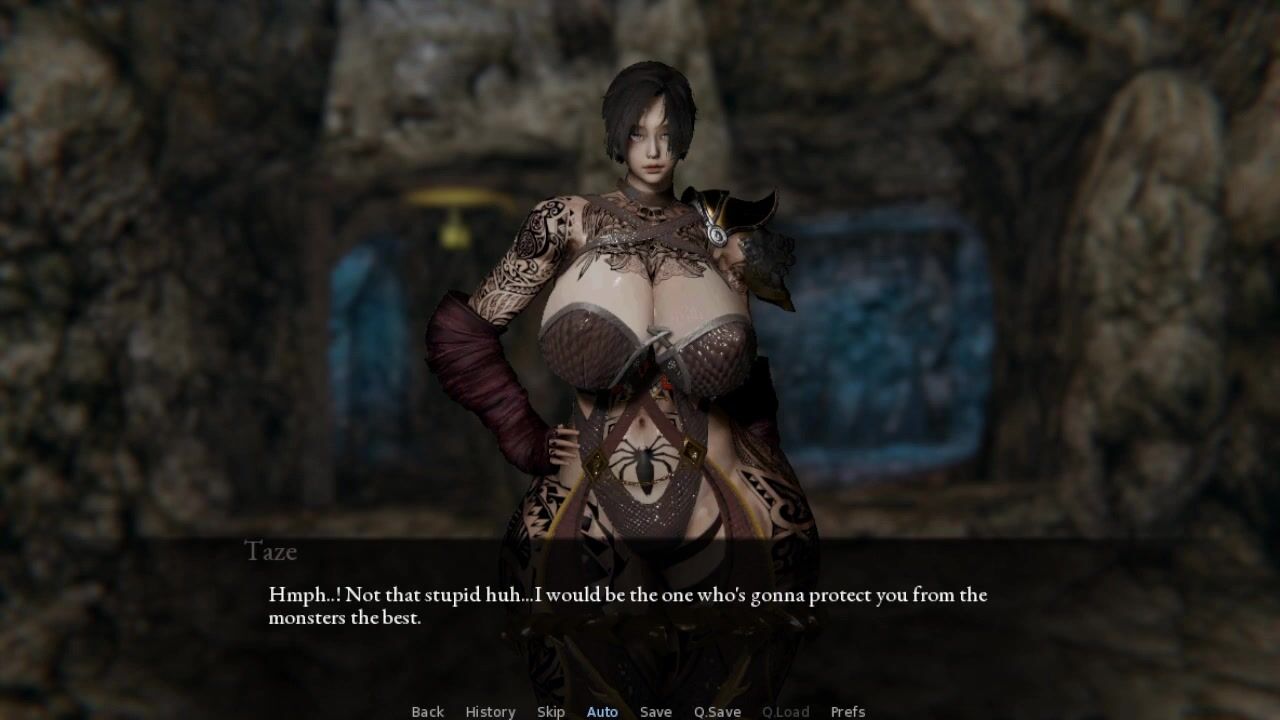Screen dimensions: 1280x720
Task: Go back one dialogue line
Action: click(x=427, y=711)
